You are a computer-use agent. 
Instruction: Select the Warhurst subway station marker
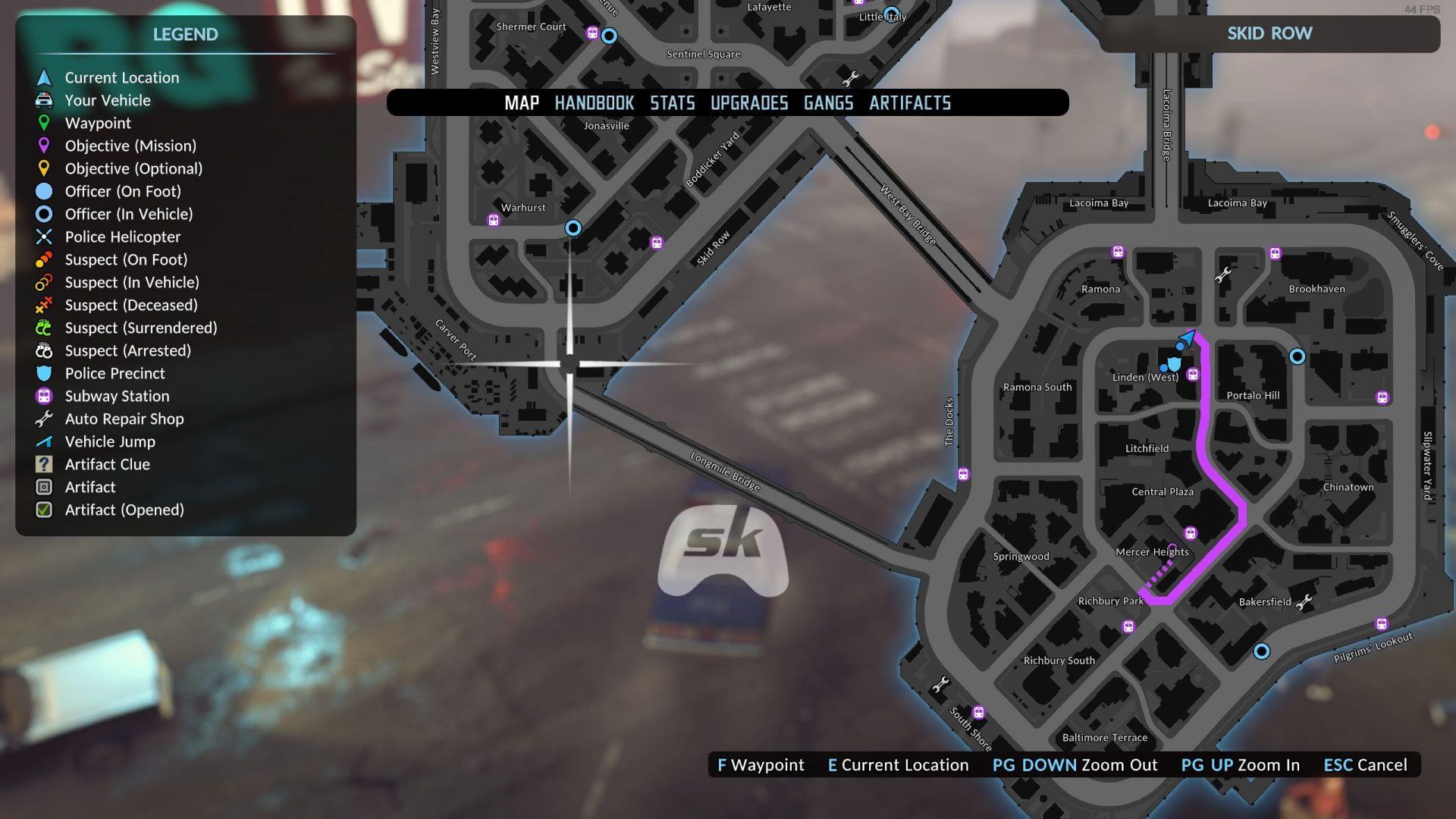point(494,220)
